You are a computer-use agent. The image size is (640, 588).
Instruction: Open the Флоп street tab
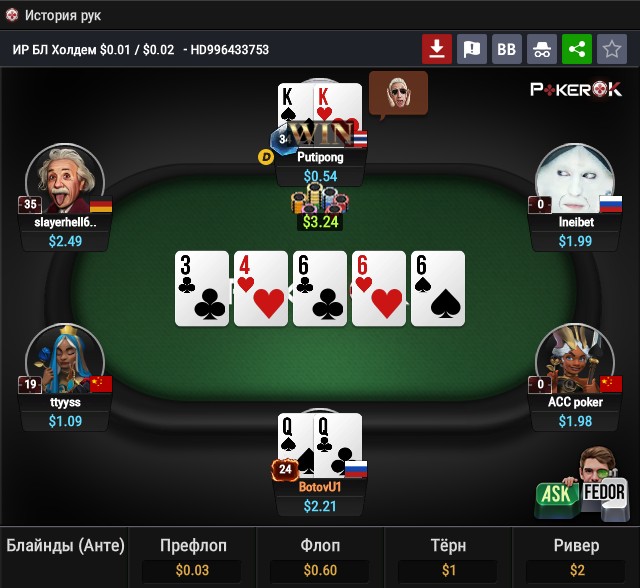pyautogui.click(x=321, y=557)
